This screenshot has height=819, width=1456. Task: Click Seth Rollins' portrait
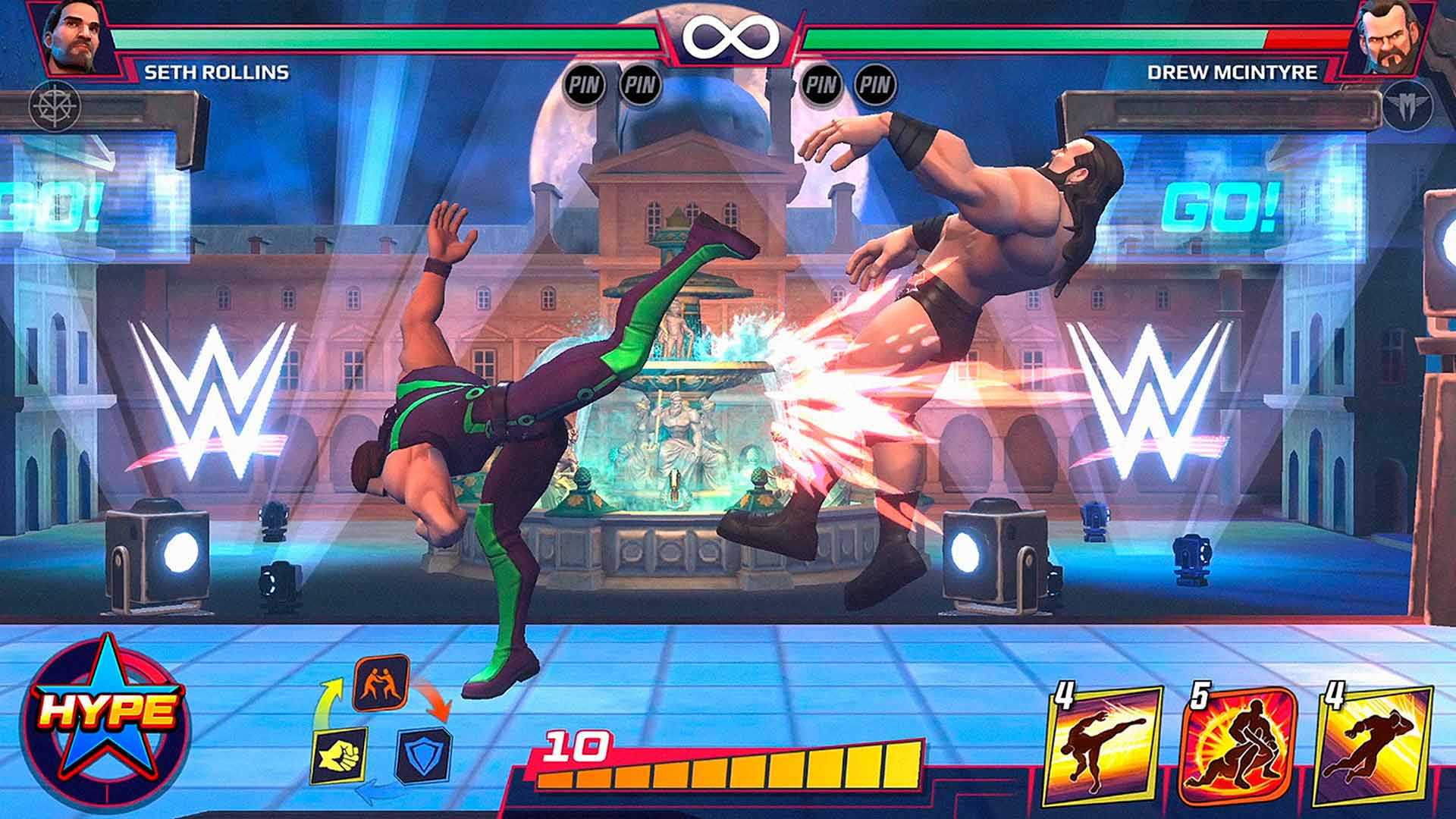point(76,36)
